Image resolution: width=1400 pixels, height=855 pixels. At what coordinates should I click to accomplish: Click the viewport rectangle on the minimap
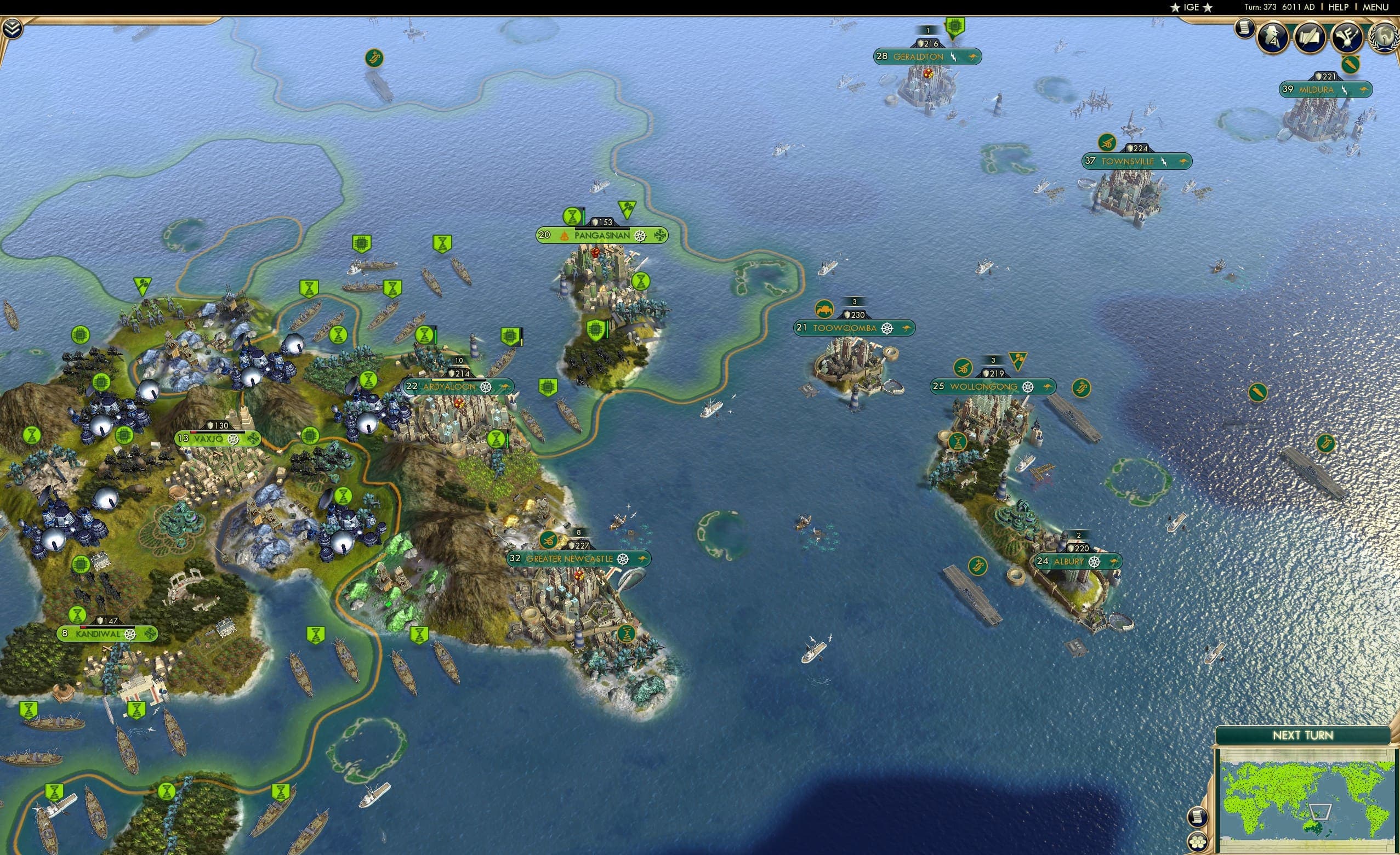(x=1321, y=812)
